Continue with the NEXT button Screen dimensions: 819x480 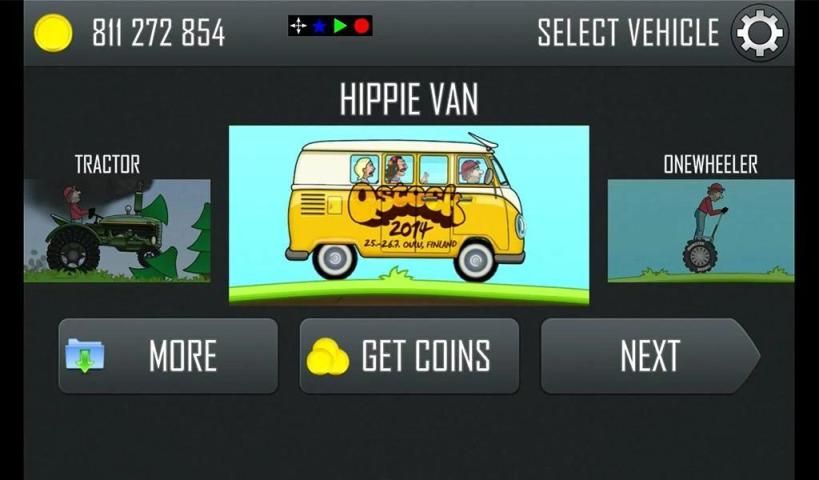[649, 356]
